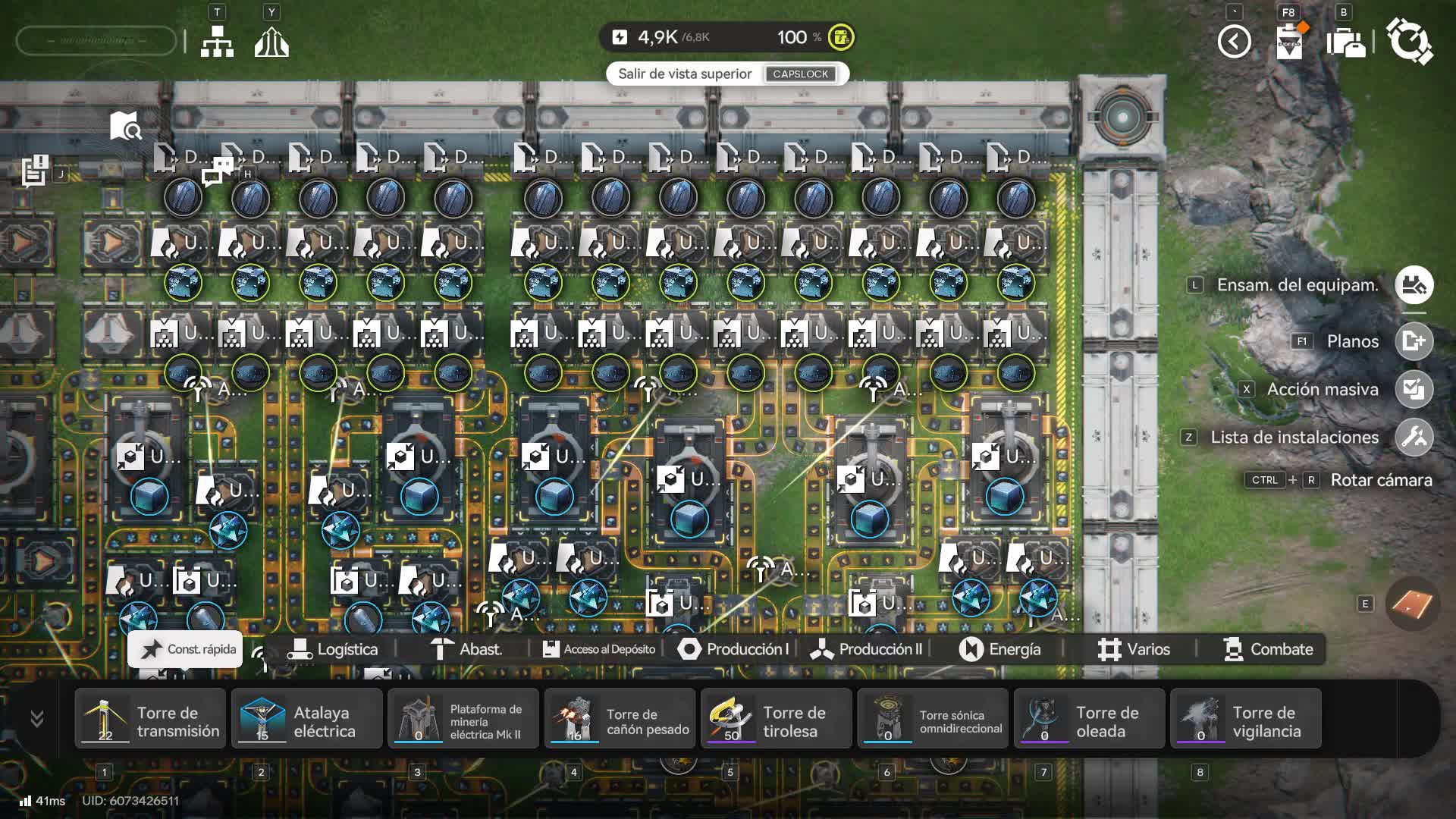Switch to the Combate category tab

[x=1268, y=649]
